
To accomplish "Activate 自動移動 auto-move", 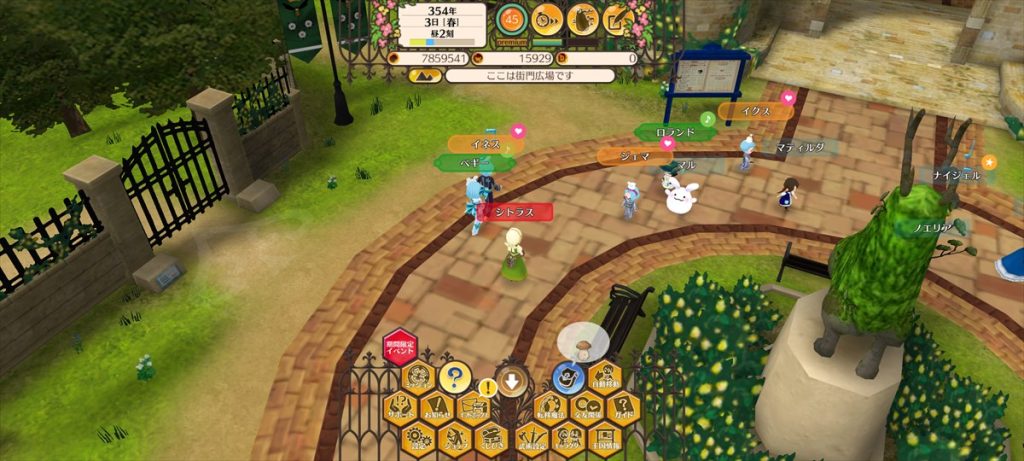I will (x=604, y=379).
